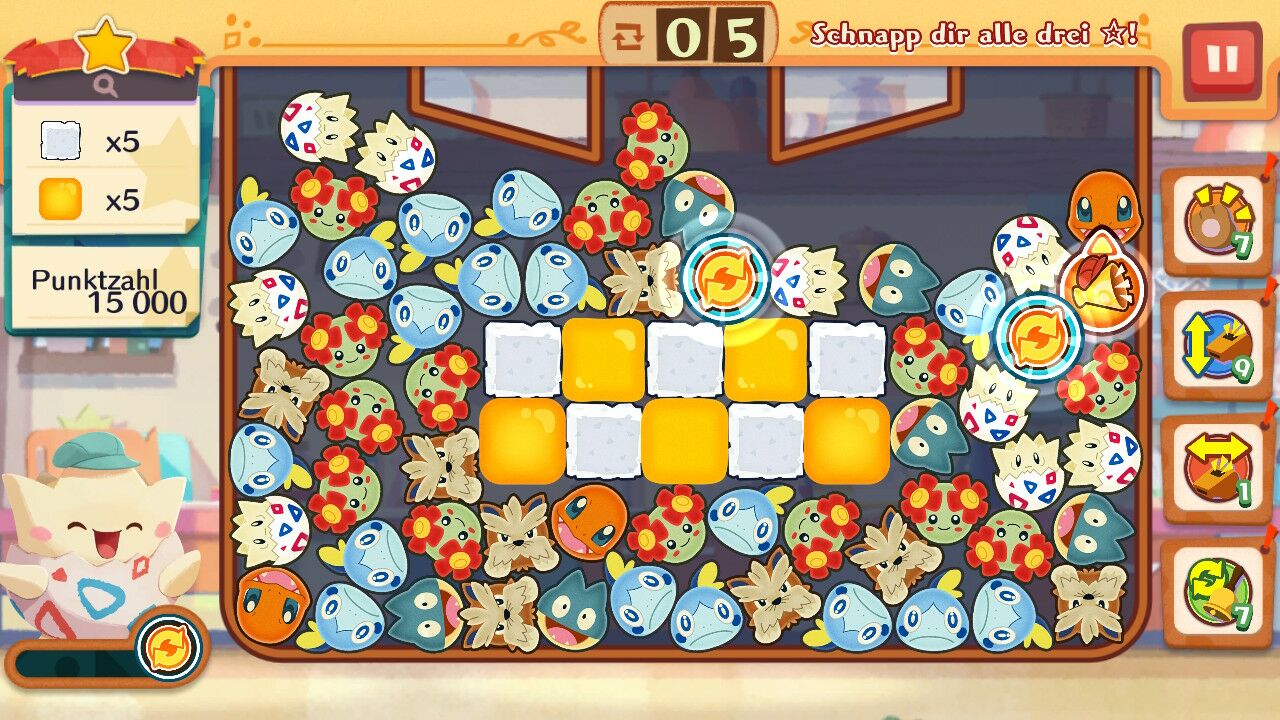The width and height of the screenshot is (1280, 720).
Task: Pause the game with the red button
Action: (x=1221, y=60)
